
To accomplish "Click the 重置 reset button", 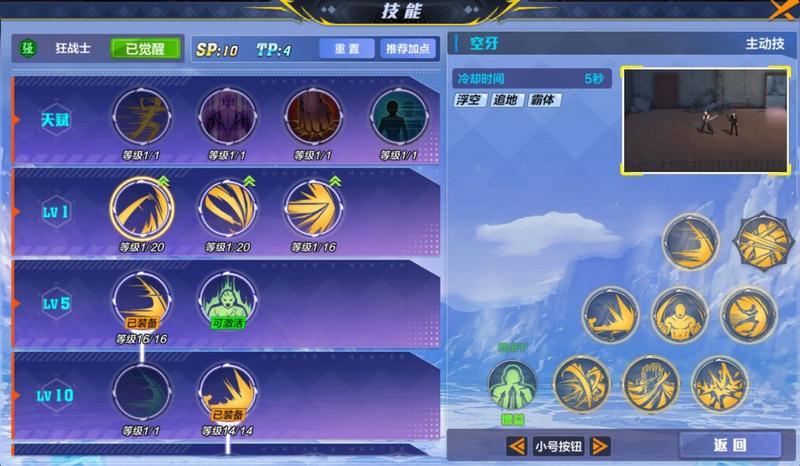I will point(346,49).
